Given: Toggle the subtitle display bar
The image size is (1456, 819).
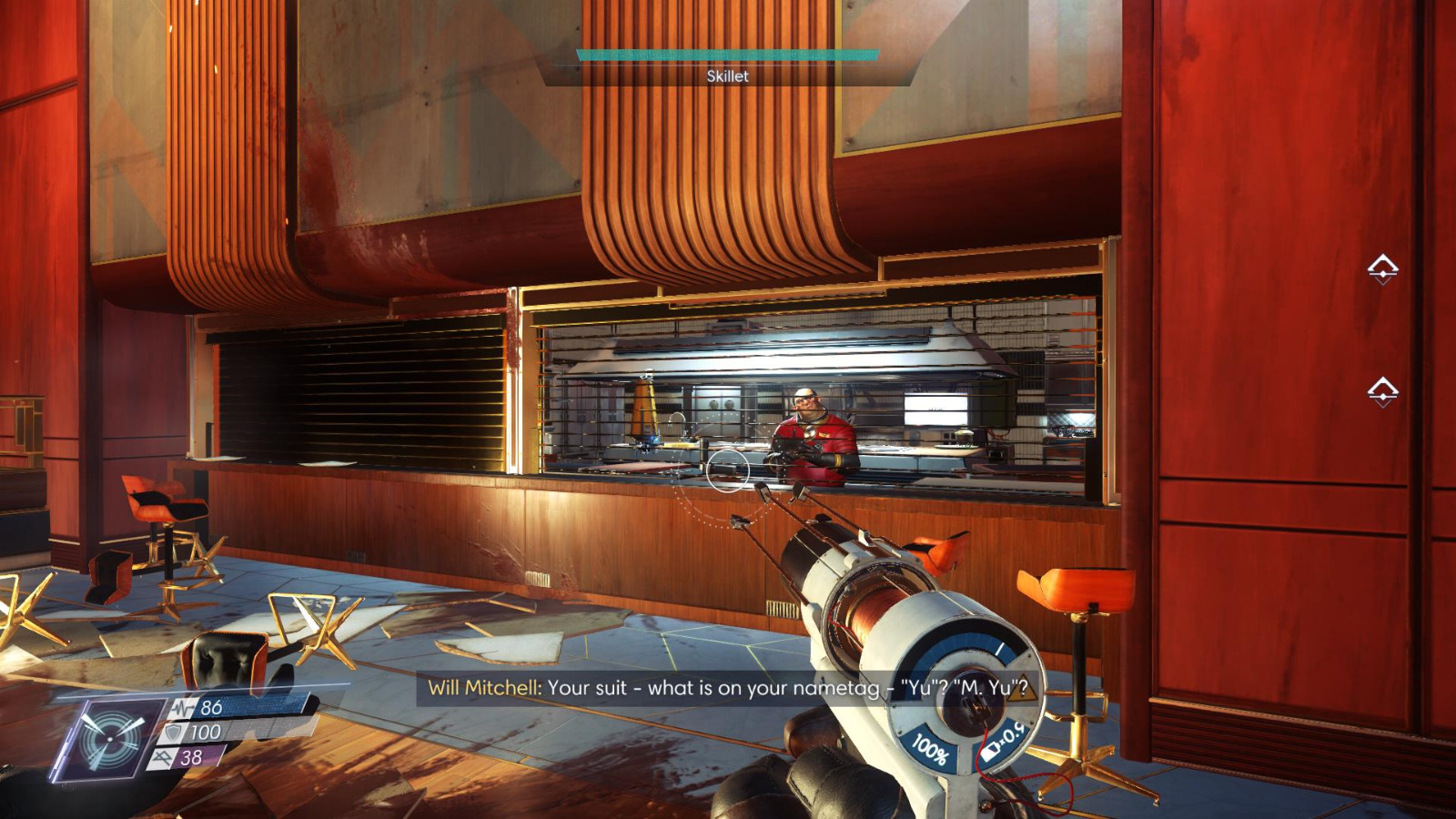Looking at the screenshot, I should pos(728,689).
